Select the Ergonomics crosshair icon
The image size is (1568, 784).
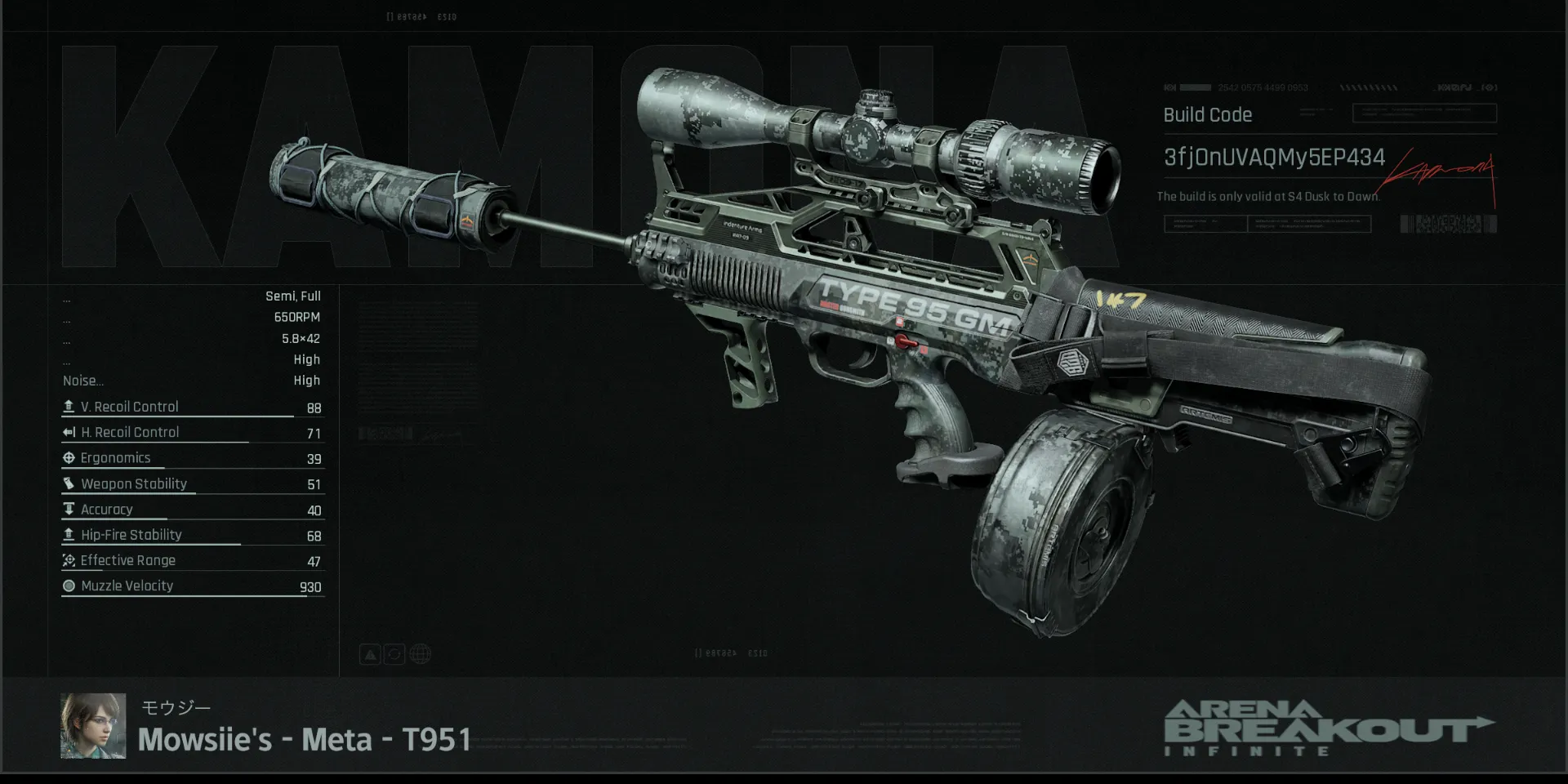[x=69, y=457]
